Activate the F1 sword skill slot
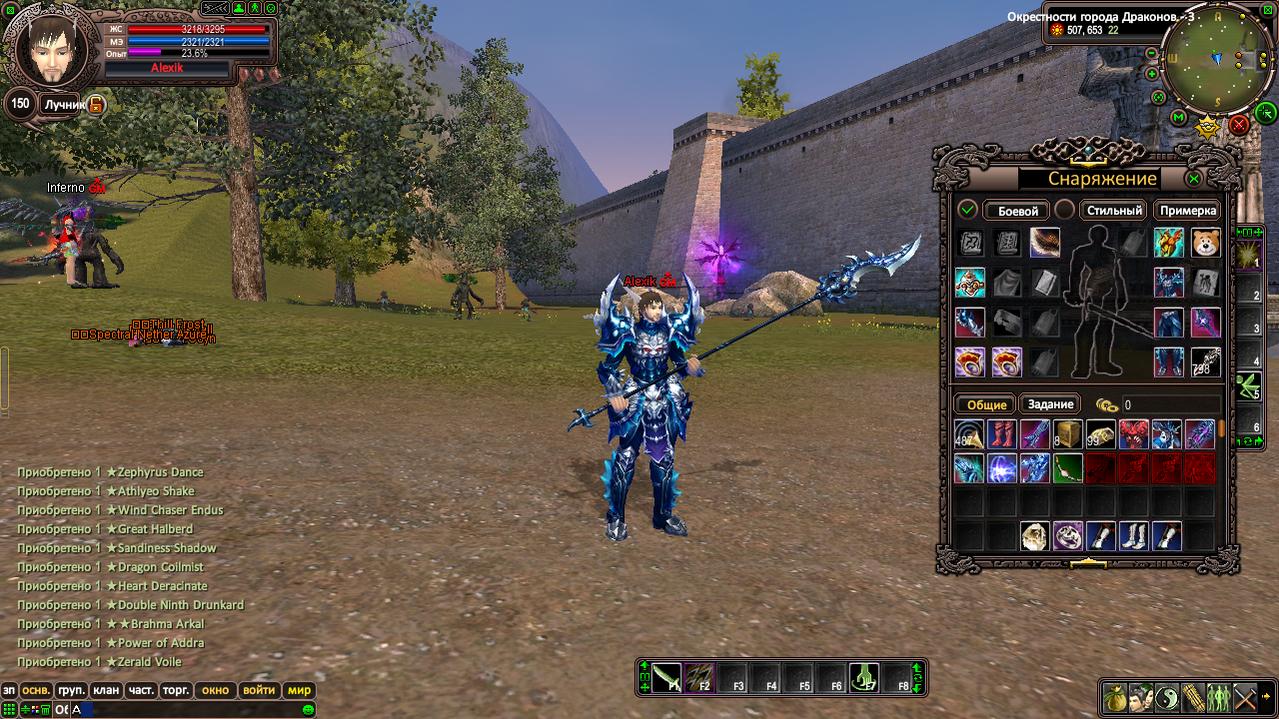The height and width of the screenshot is (719, 1279). click(667, 678)
